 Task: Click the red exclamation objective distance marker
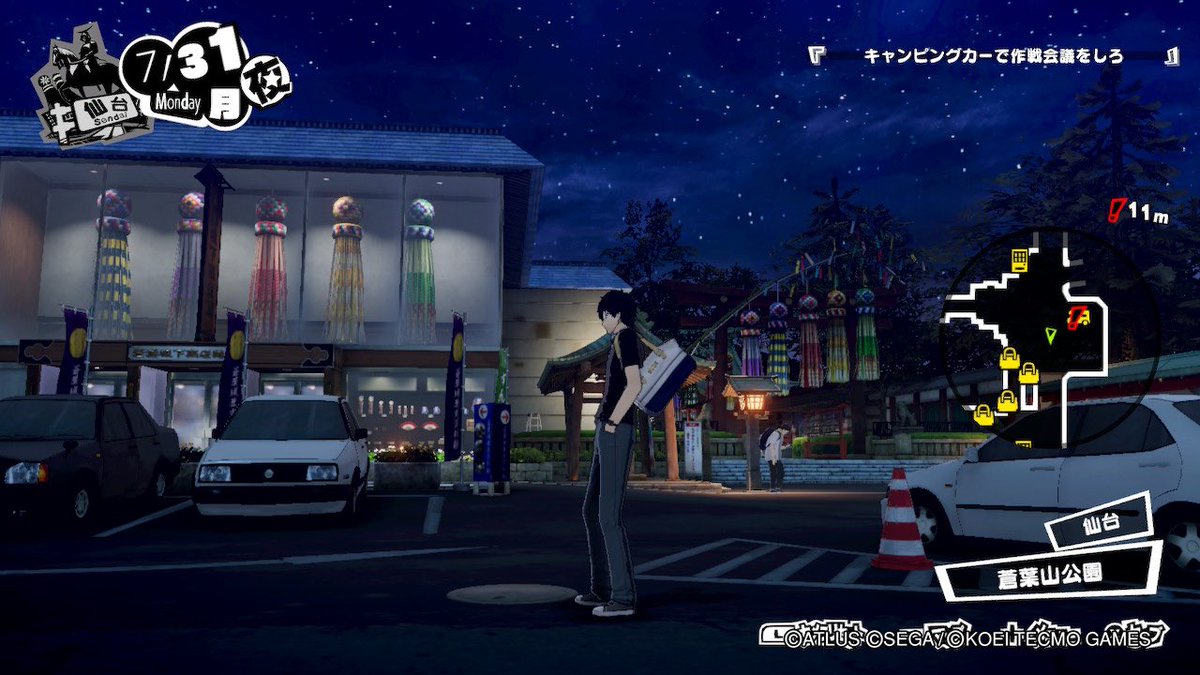point(1118,210)
